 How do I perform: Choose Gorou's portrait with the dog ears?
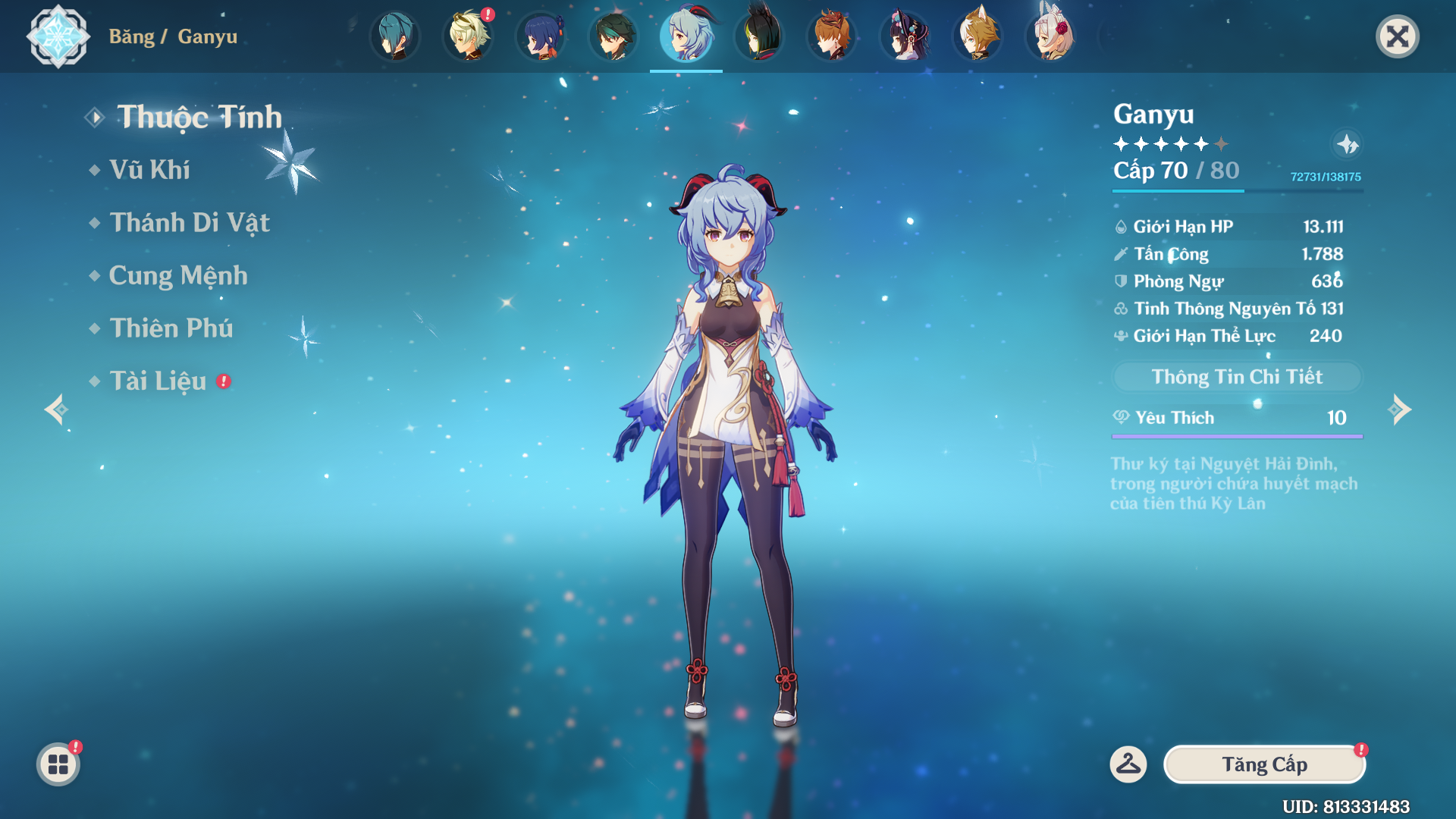click(x=977, y=36)
